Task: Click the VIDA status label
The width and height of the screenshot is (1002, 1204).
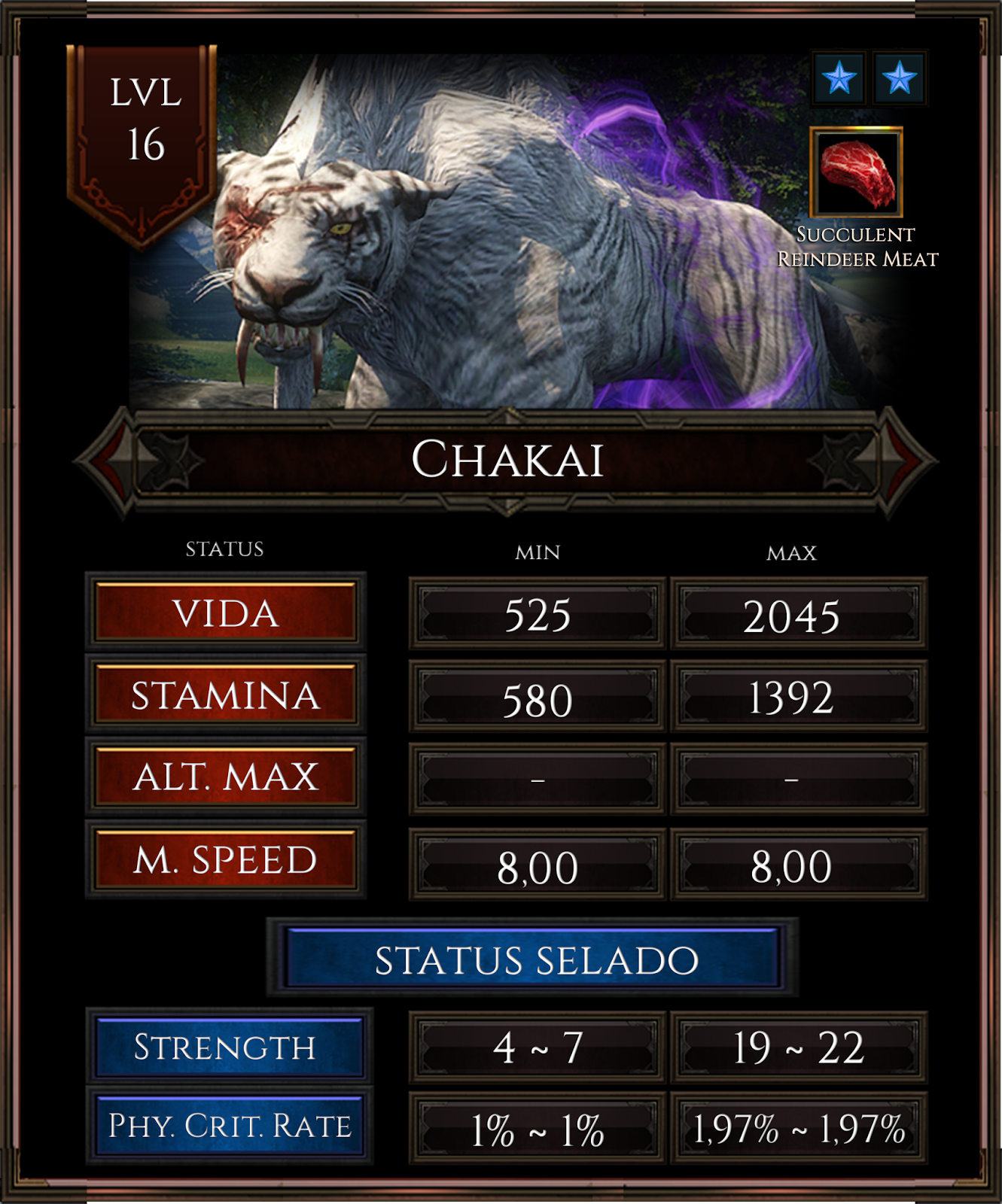Action: (x=225, y=614)
